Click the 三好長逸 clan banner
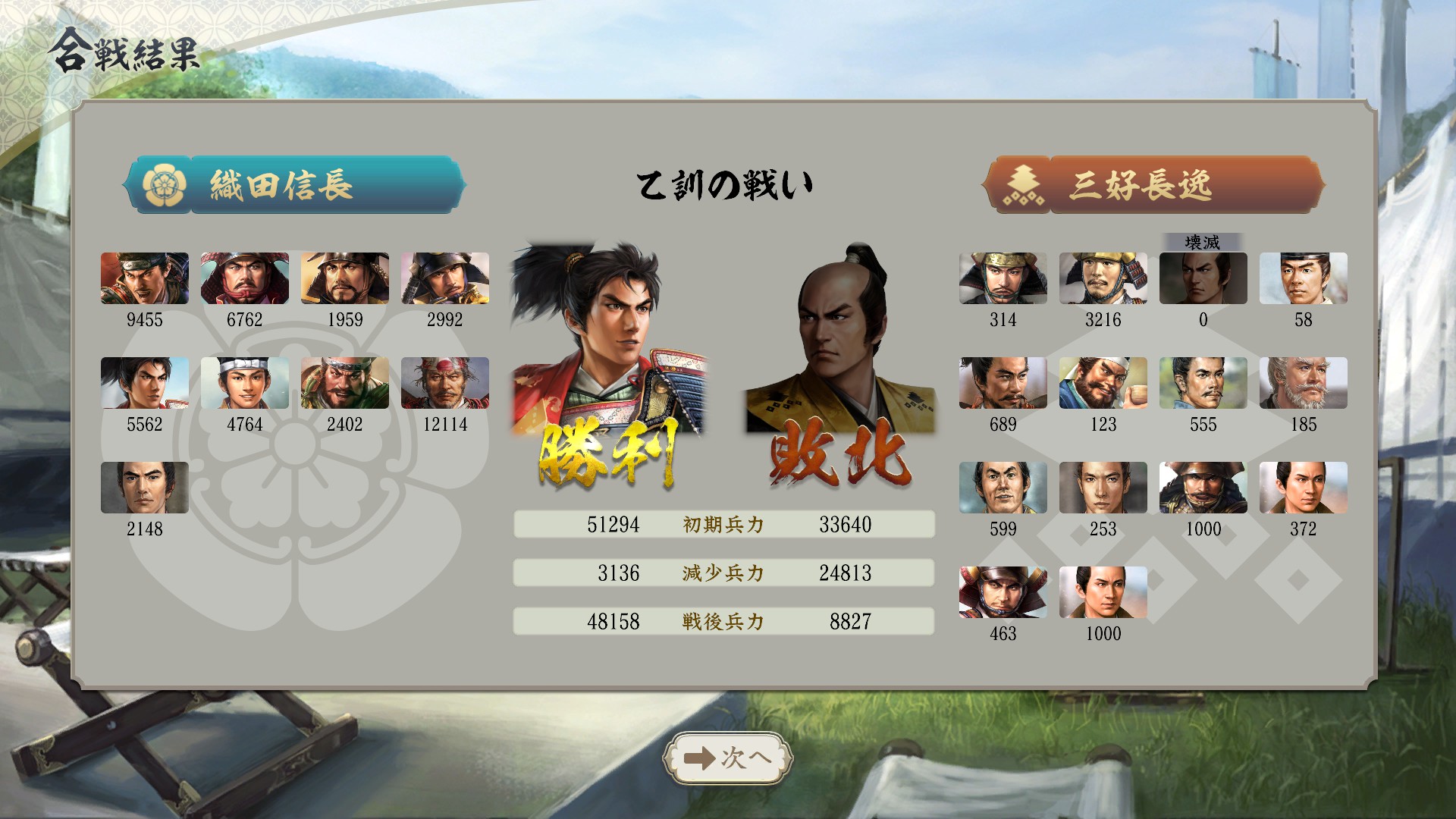The image size is (1456, 819). (1153, 185)
